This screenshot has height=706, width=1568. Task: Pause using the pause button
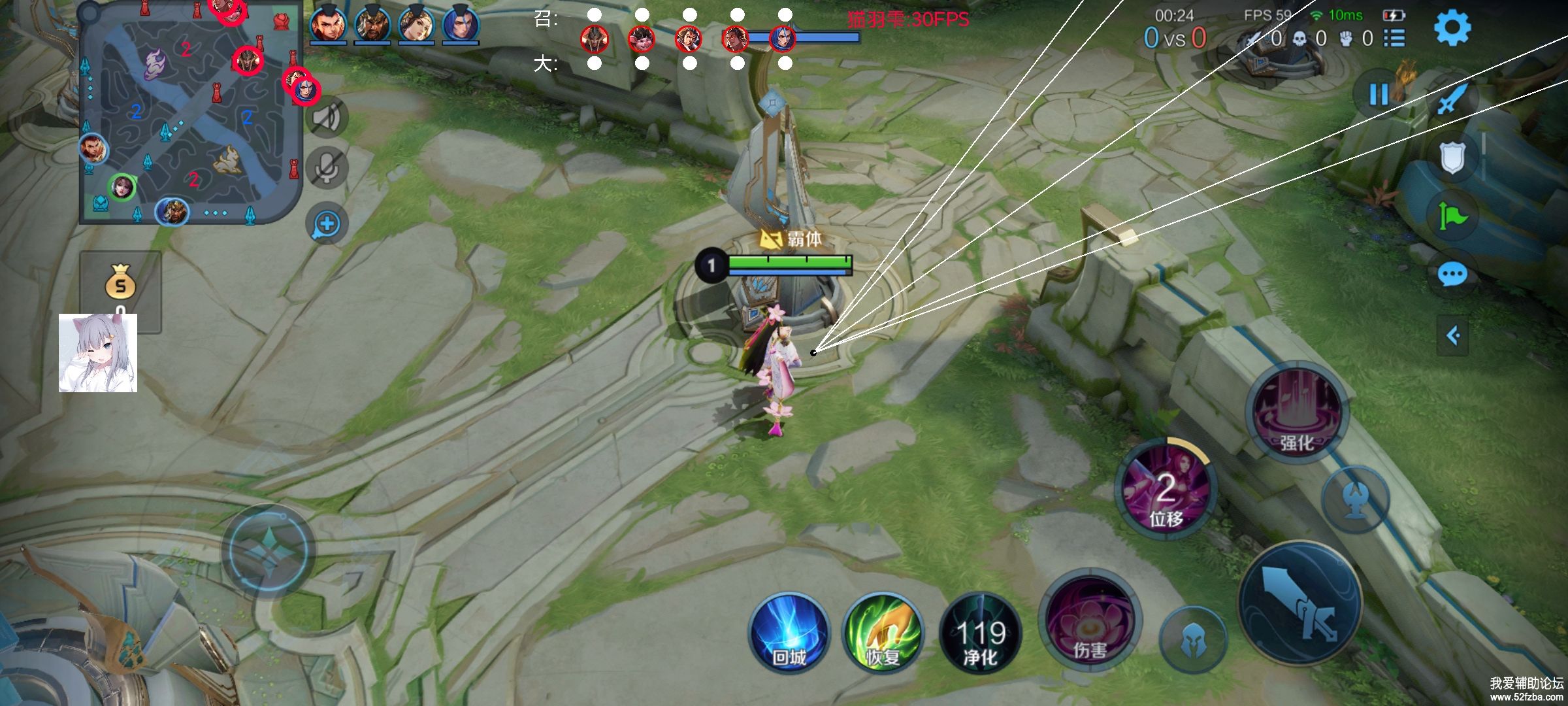[1379, 95]
